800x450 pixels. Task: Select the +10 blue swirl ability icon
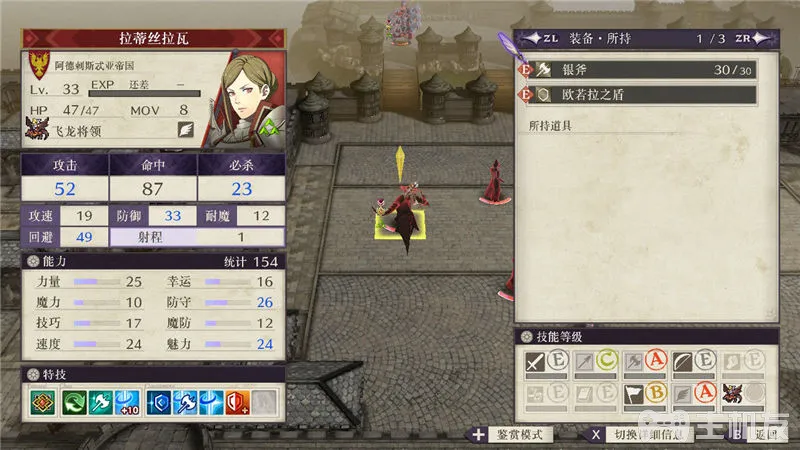(x=126, y=402)
